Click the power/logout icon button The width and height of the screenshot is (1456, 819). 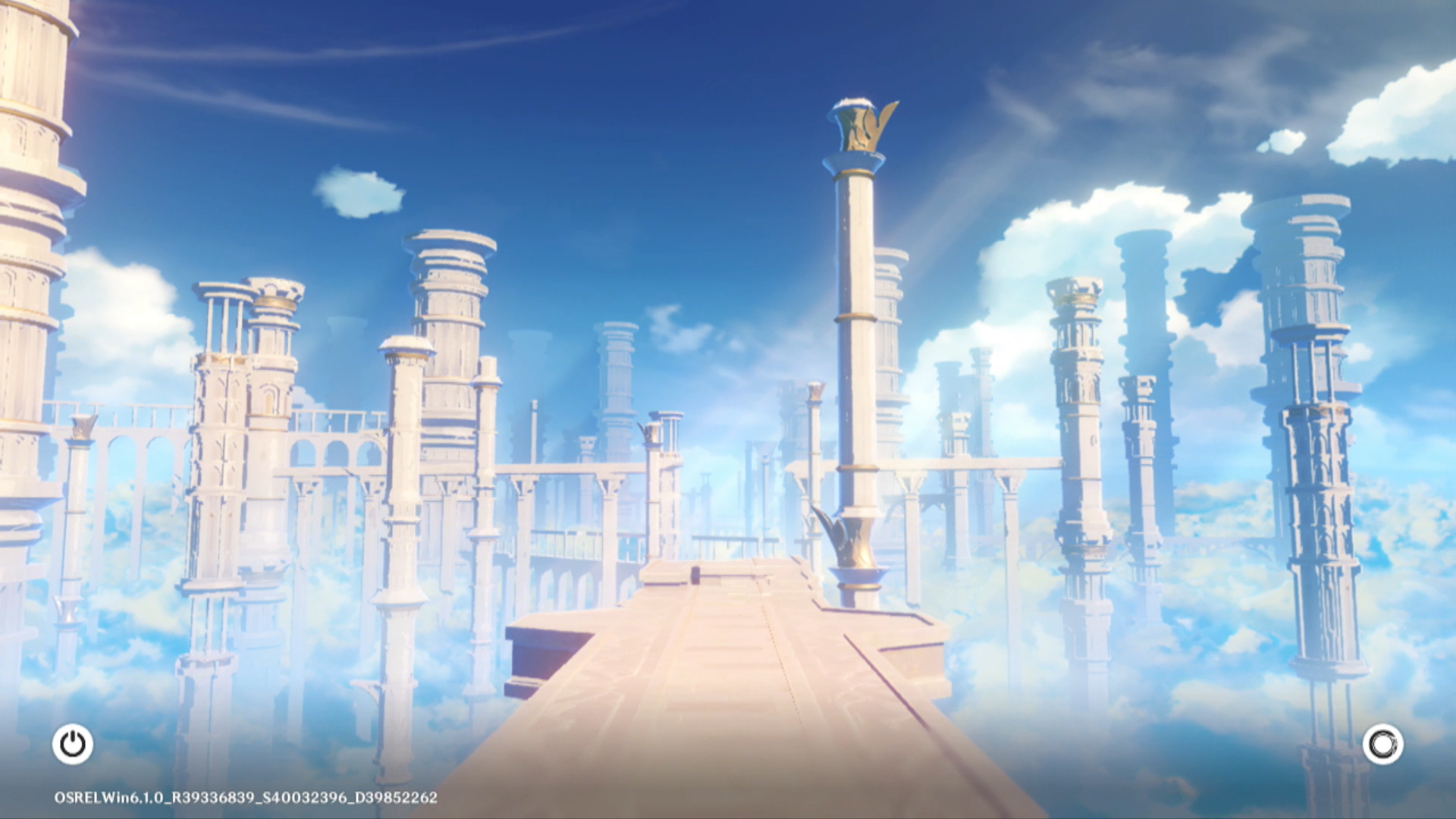[x=73, y=744]
